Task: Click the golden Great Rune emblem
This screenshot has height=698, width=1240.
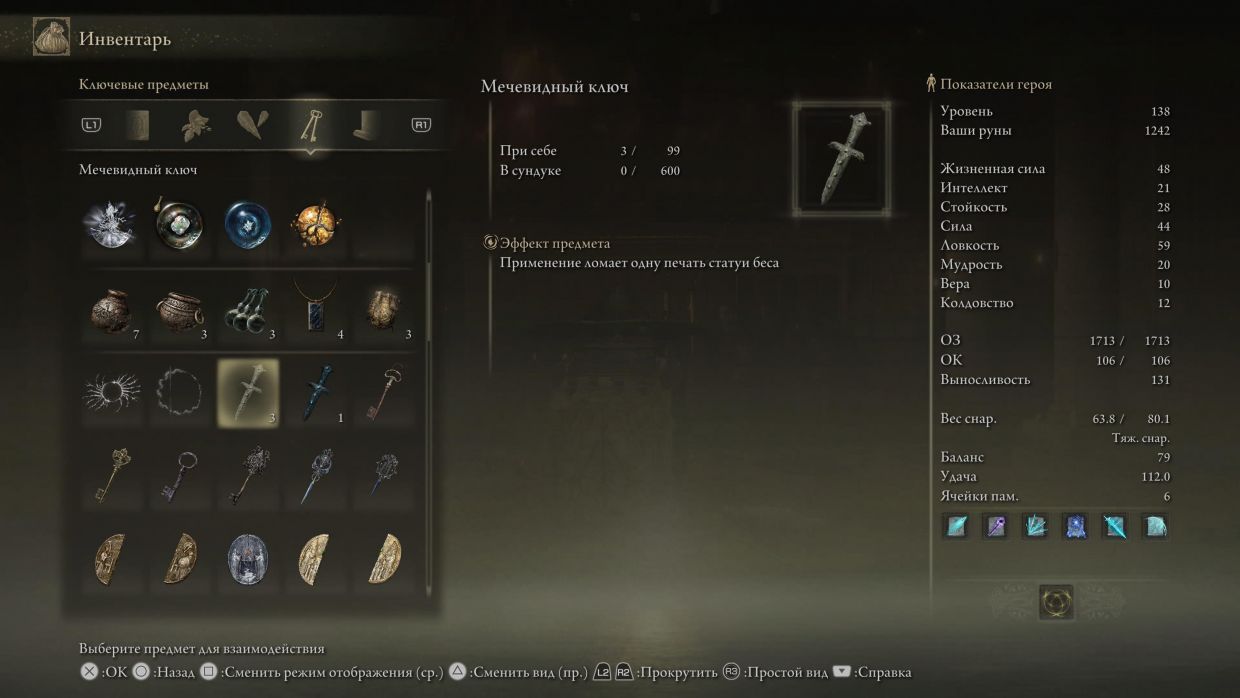Action: tap(1056, 602)
